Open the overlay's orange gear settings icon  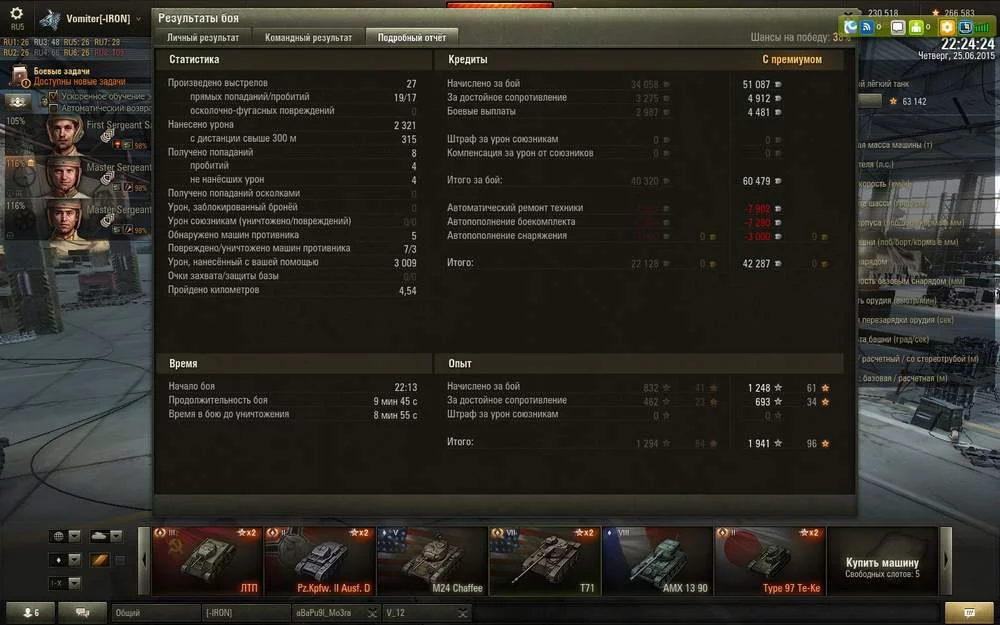[x=946, y=27]
